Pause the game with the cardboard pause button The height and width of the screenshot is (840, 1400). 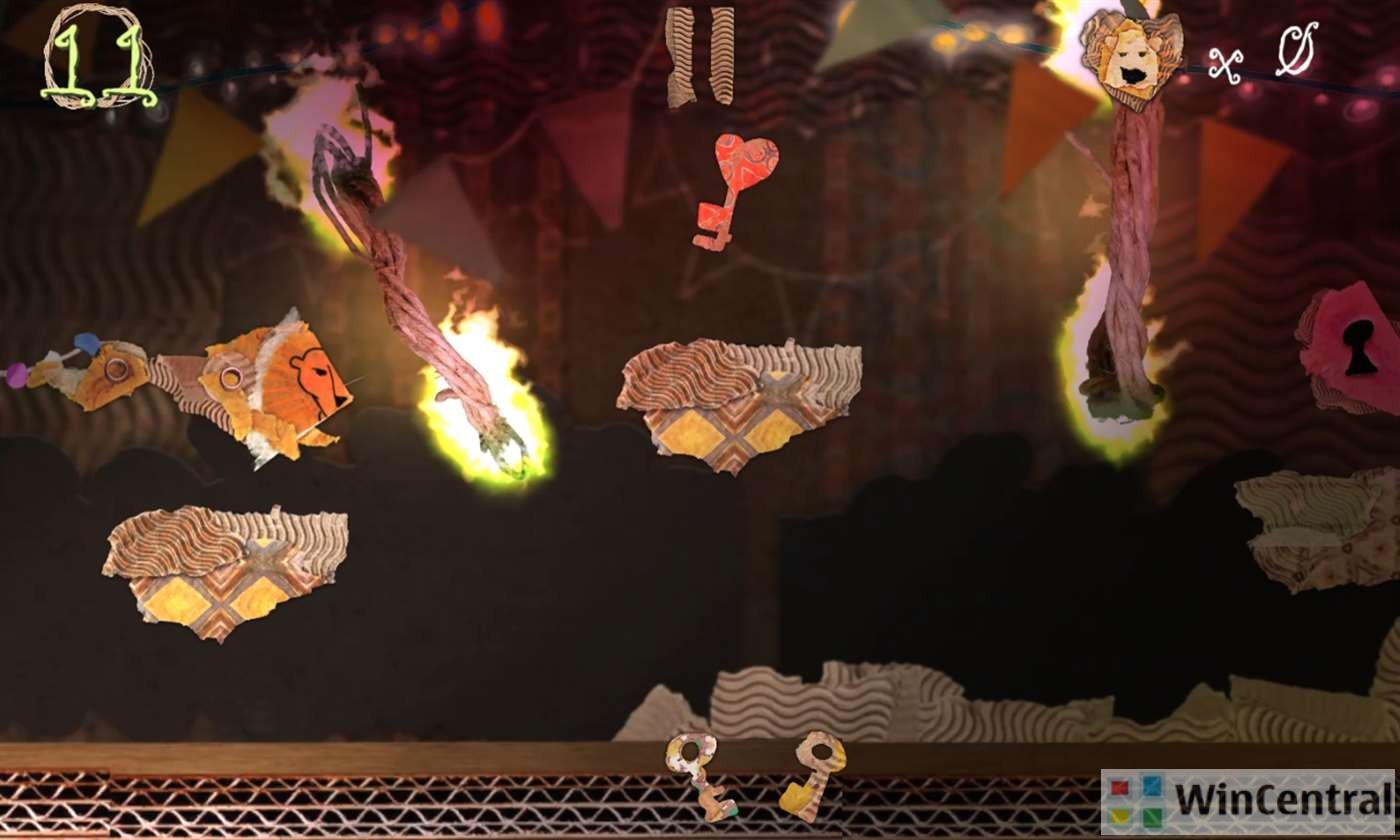tap(699, 55)
